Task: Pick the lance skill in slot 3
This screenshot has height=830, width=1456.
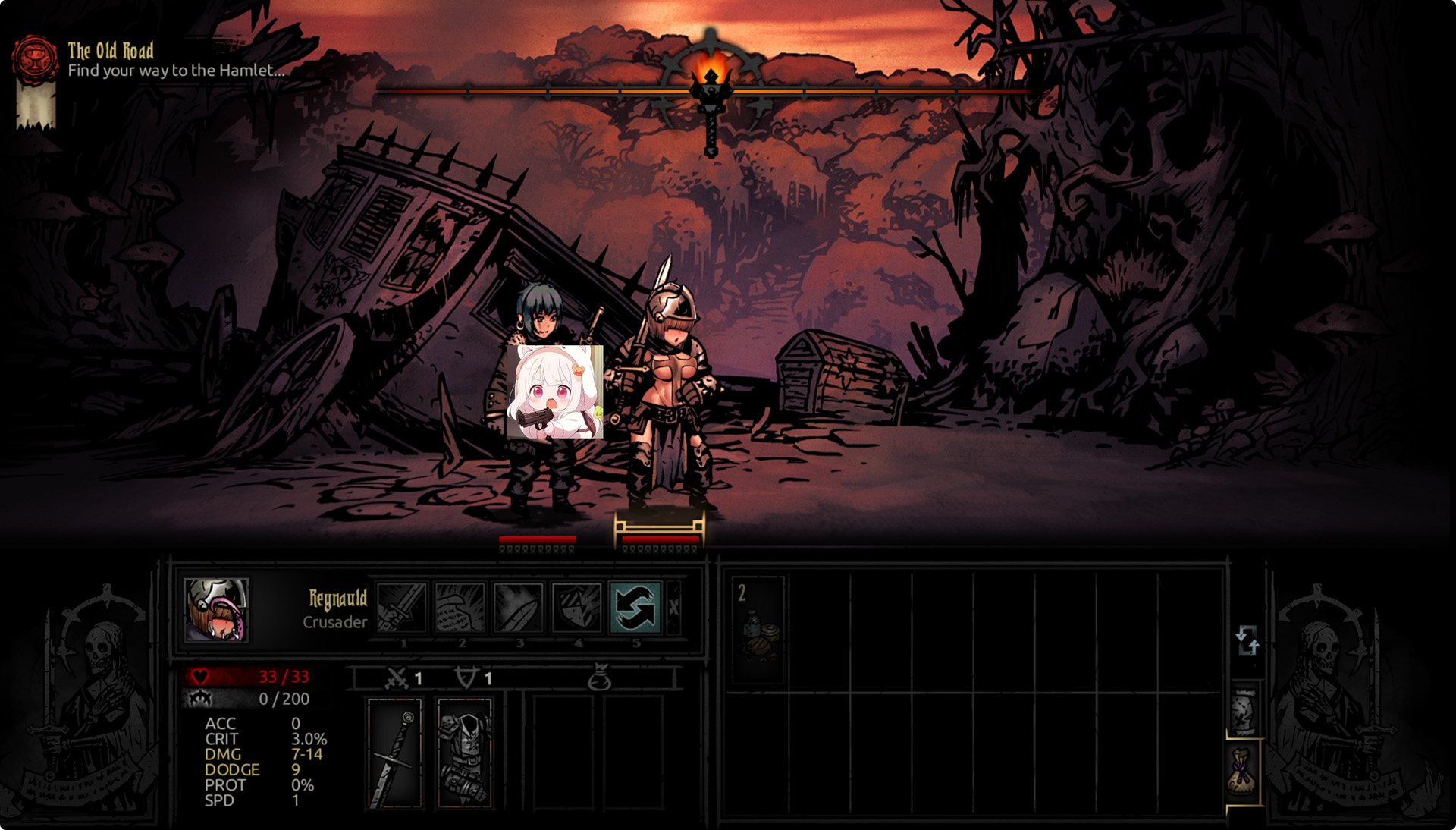Action: [519, 608]
